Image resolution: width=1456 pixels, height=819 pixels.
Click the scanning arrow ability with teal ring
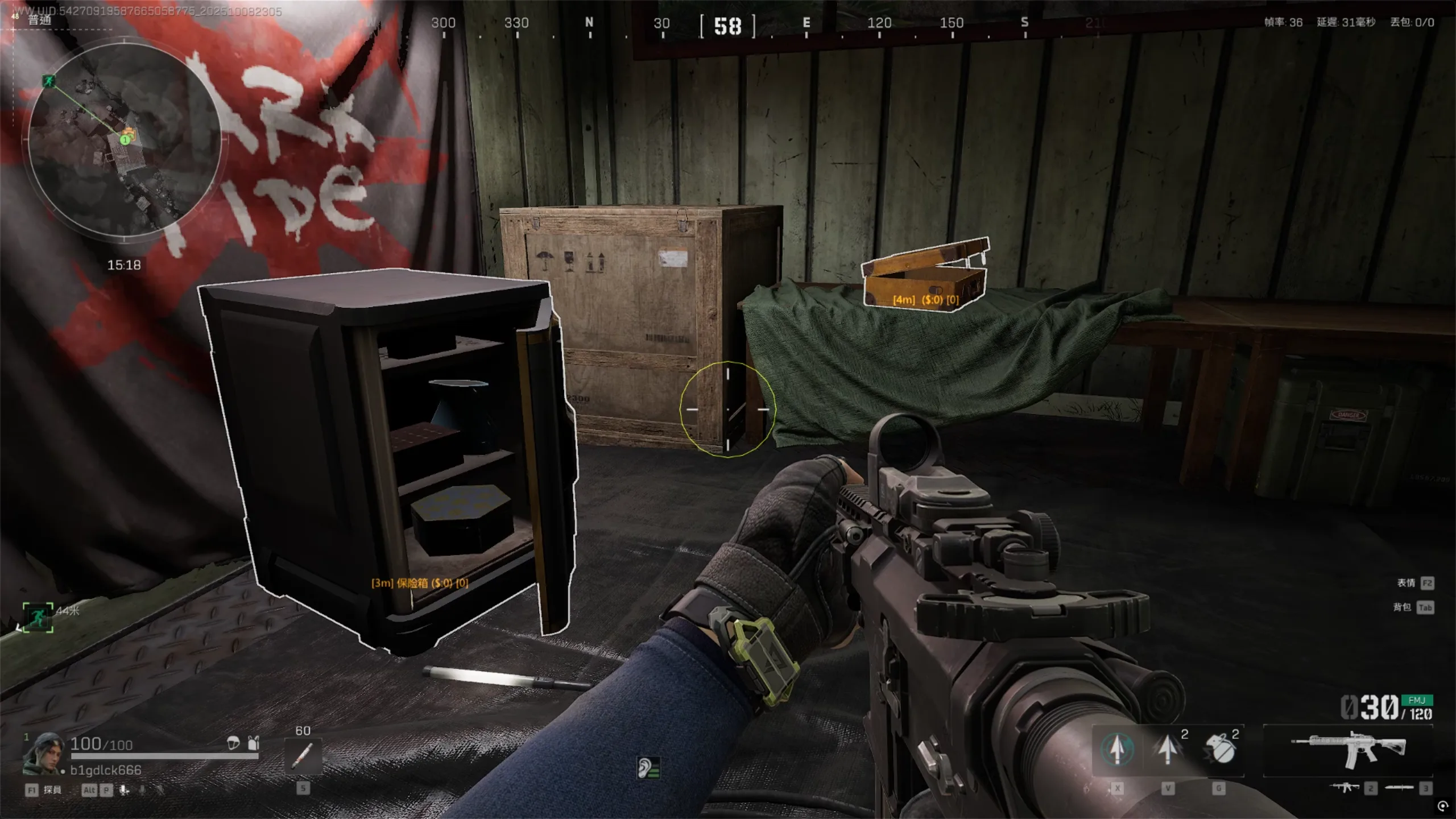1117,750
